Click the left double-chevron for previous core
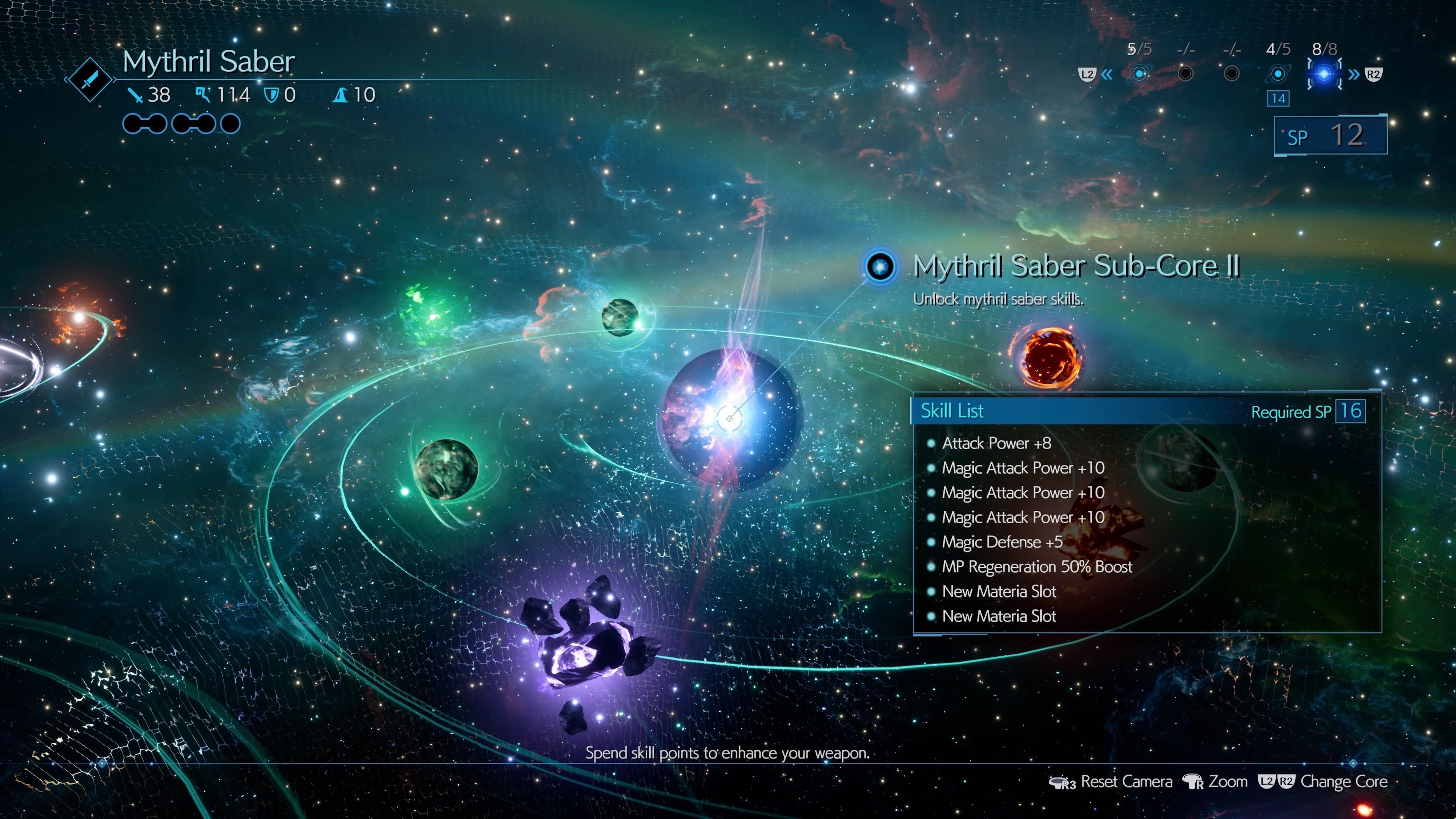Viewport: 1456px width, 819px height. tap(1107, 74)
